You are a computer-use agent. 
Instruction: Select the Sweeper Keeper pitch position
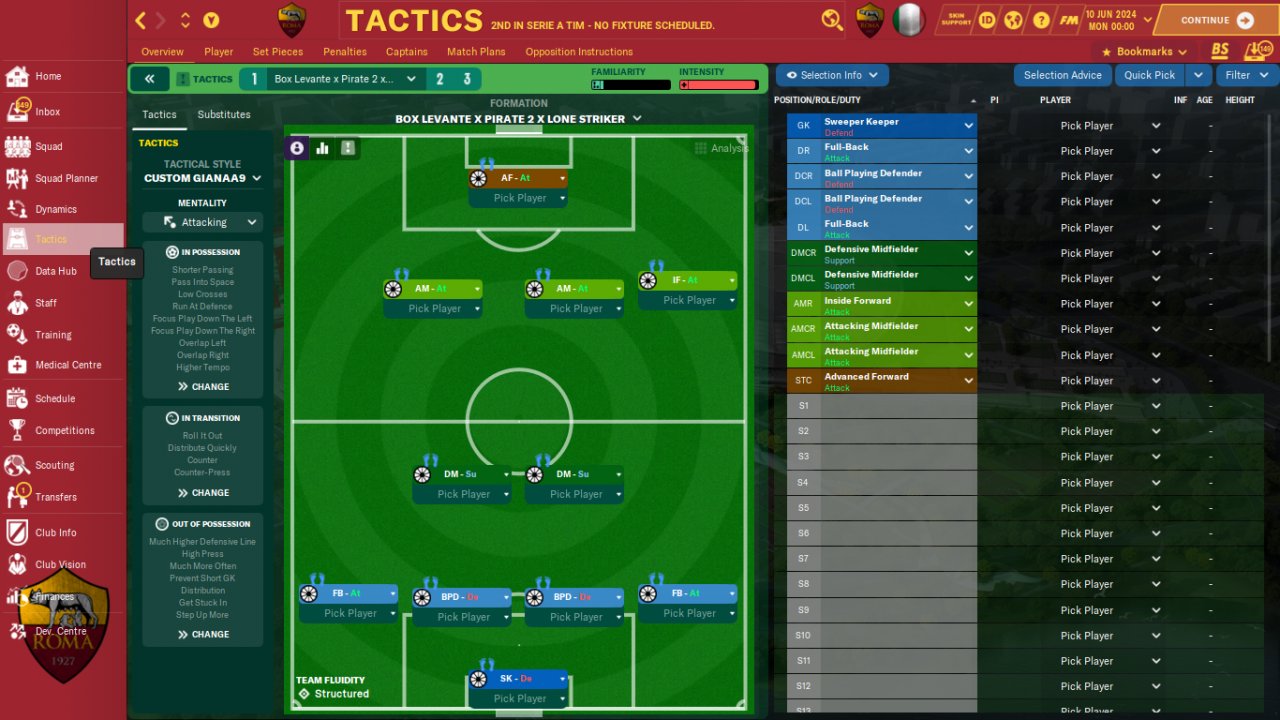pyautogui.click(x=518, y=679)
